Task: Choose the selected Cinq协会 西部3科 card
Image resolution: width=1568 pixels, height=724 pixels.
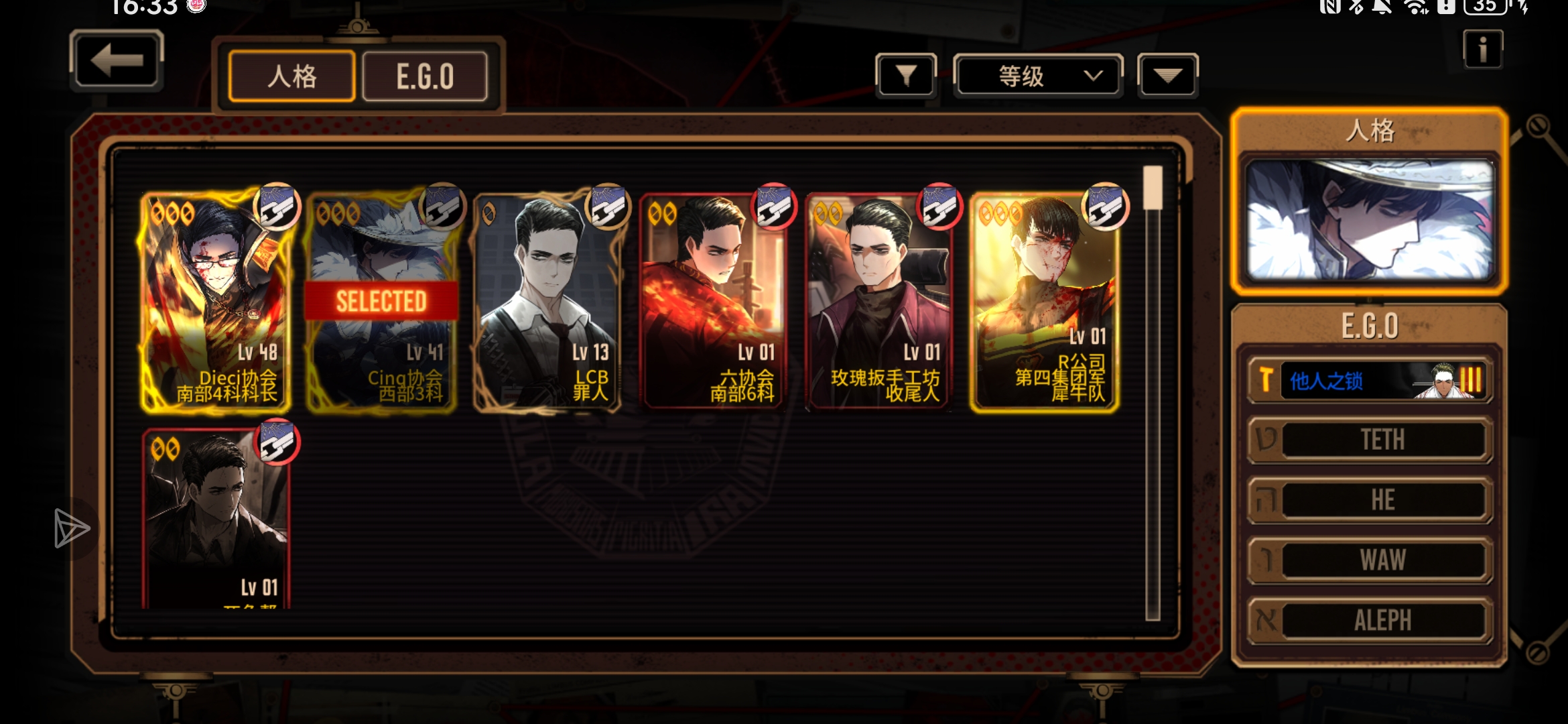Action: click(381, 302)
